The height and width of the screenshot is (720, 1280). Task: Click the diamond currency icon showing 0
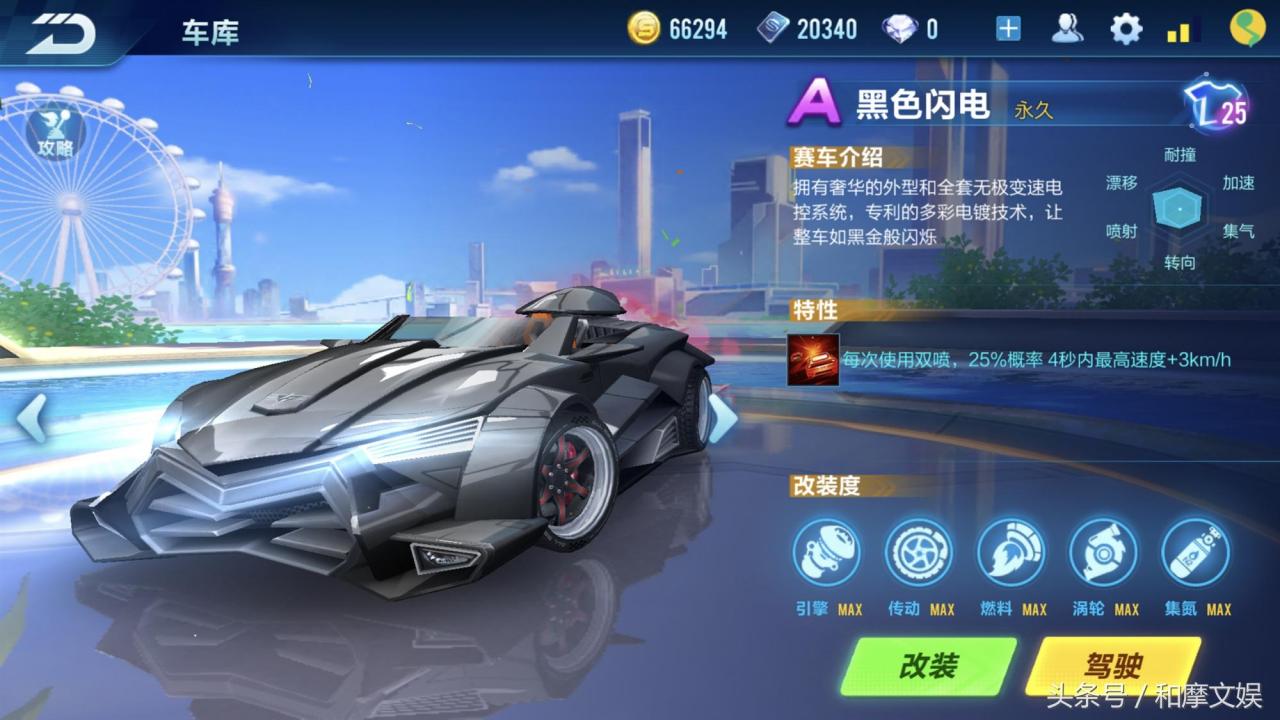pos(899,28)
